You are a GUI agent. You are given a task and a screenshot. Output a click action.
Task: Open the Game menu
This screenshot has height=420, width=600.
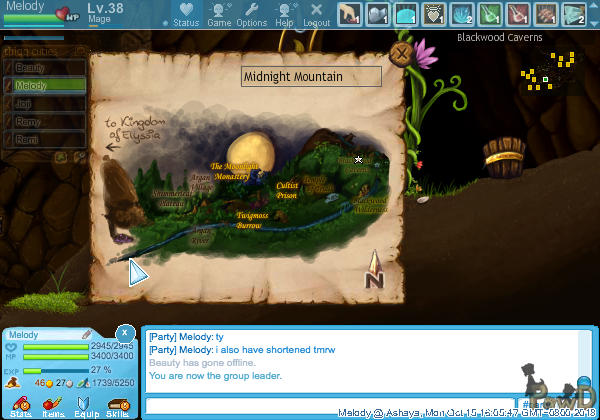coord(219,14)
